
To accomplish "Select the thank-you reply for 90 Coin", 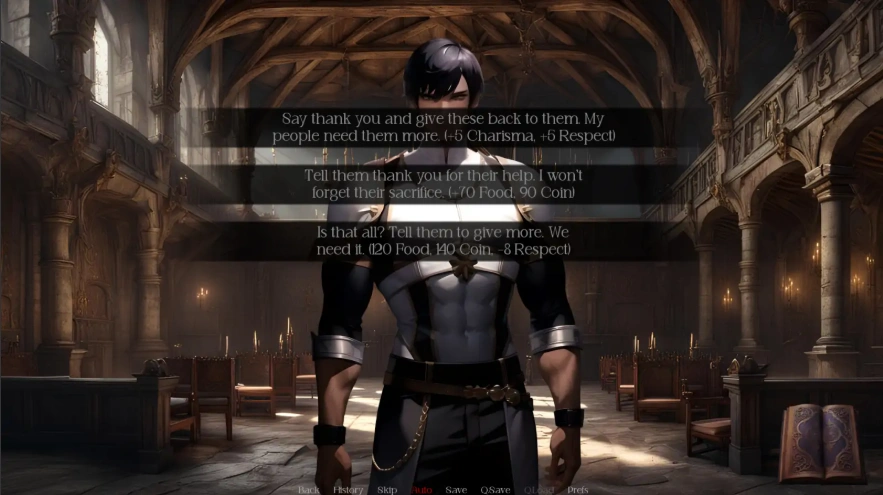I will tap(441, 184).
